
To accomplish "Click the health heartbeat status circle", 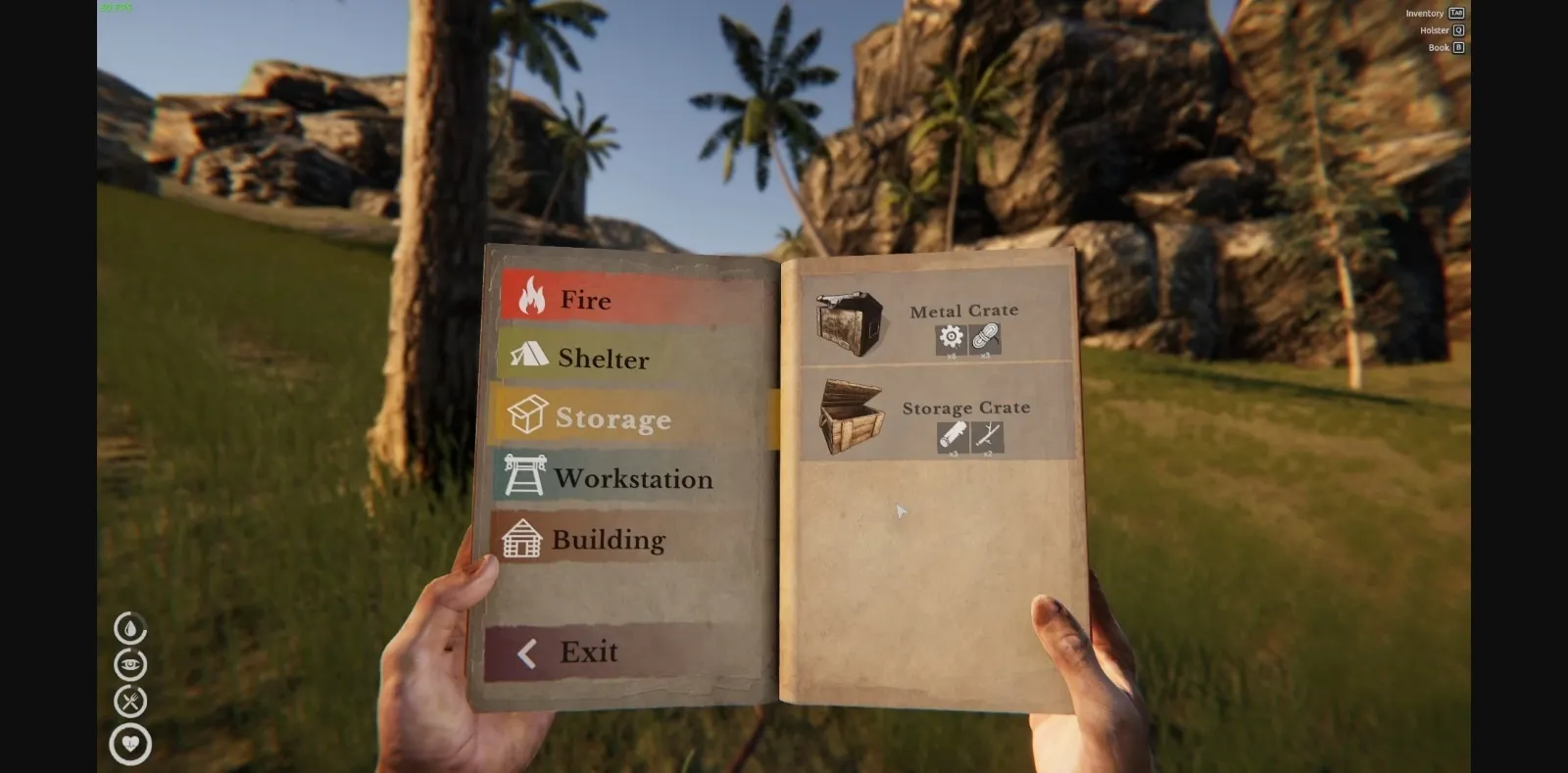I will [129, 743].
